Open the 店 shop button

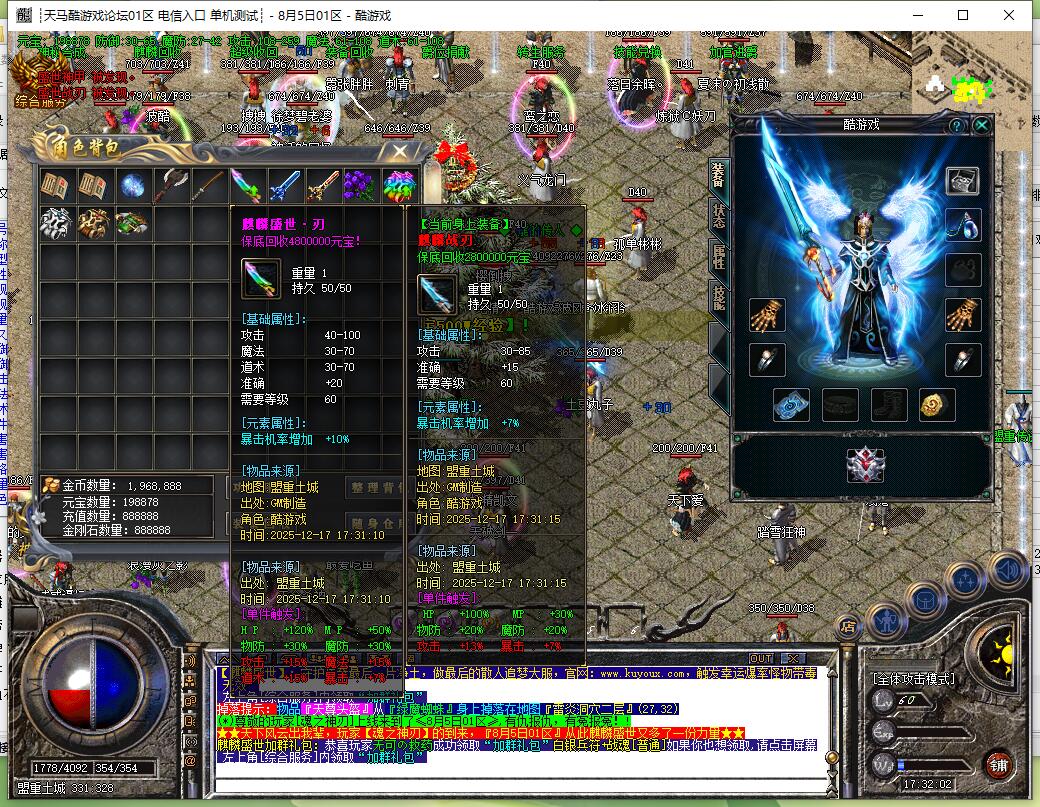click(x=848, y=628)
